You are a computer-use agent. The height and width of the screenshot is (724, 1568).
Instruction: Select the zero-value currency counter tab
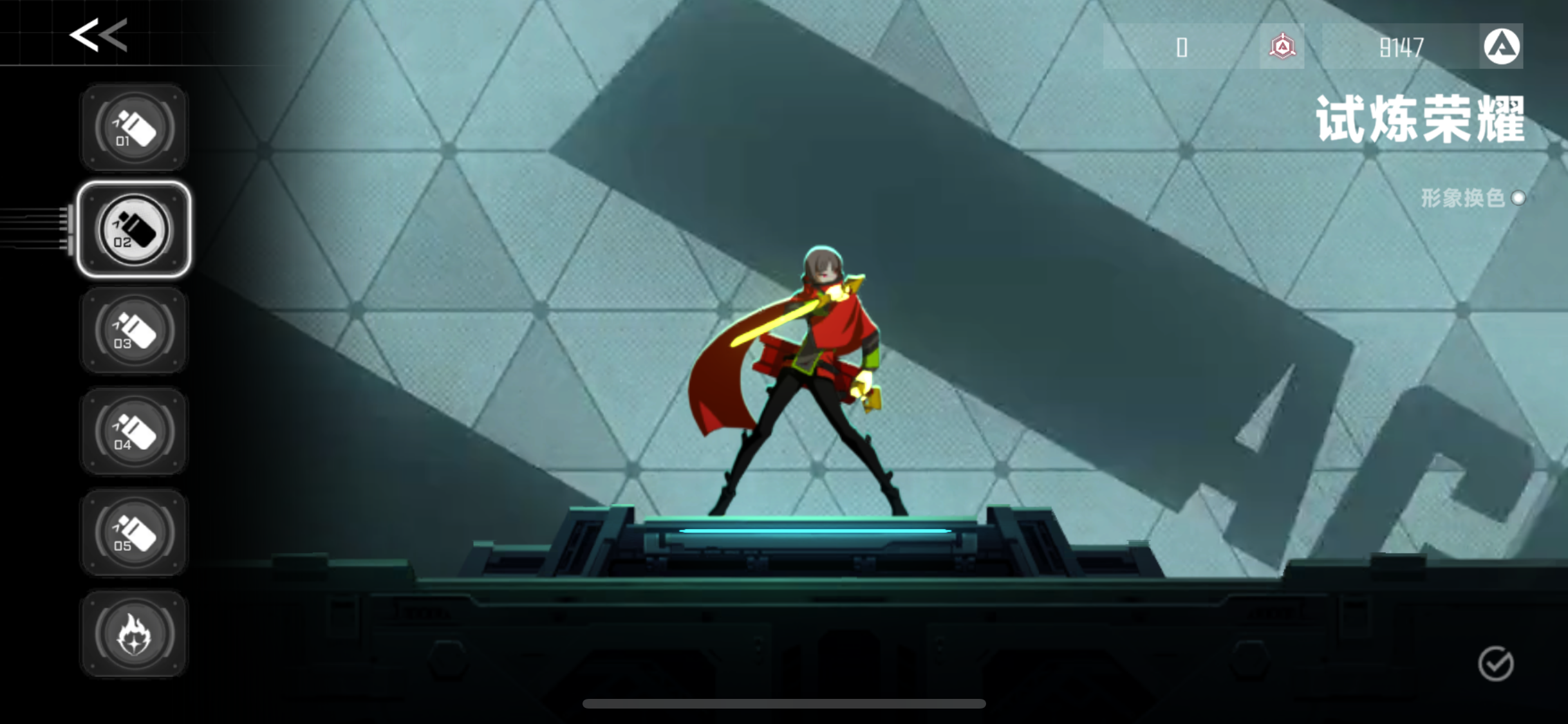tap(1182, 47)
